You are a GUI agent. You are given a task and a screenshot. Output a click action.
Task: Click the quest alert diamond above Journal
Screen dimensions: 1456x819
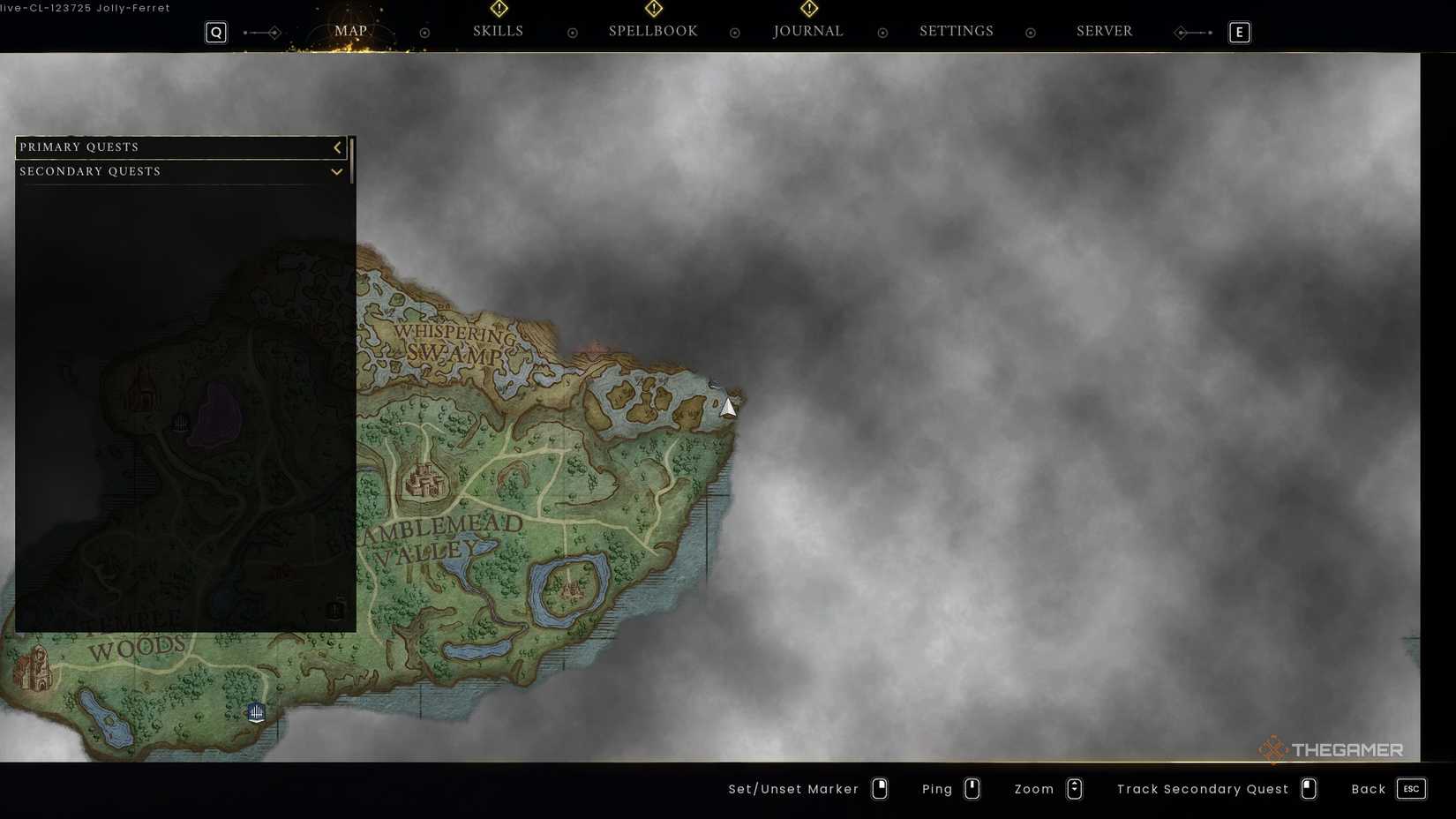[808, 9]
